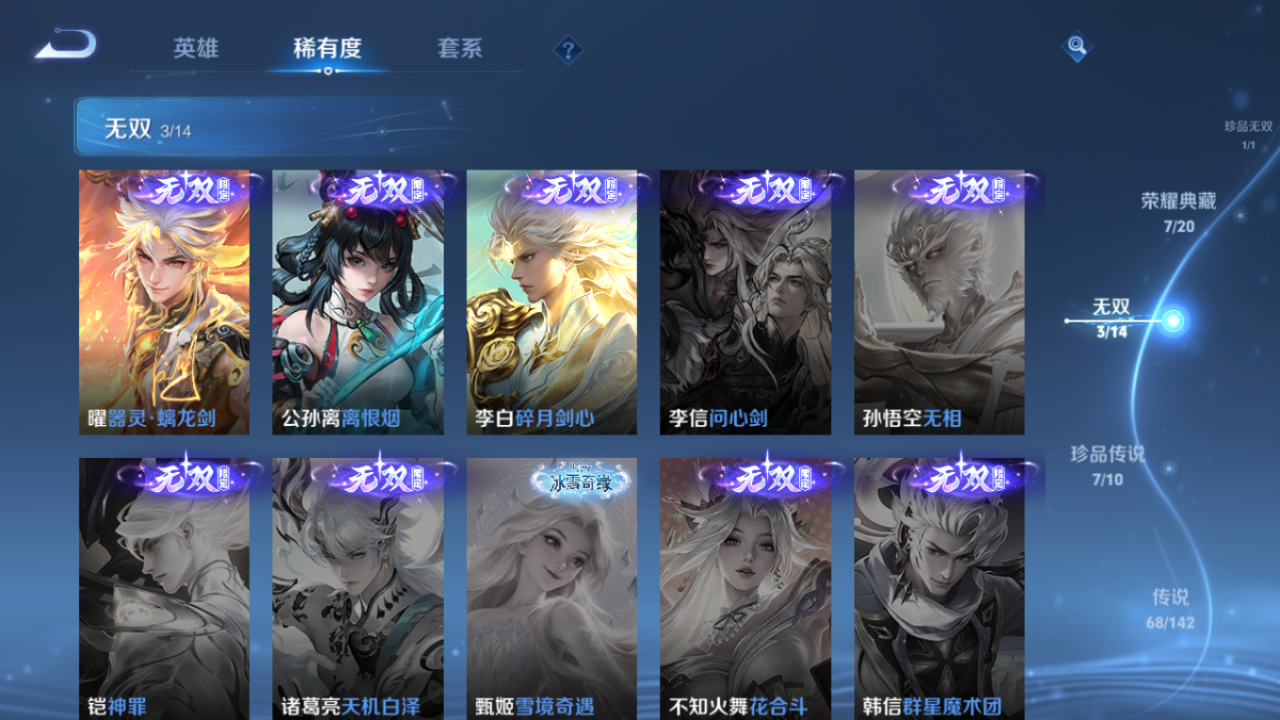
Task: Open 公孙离's 离恨烟 skin thumbnail
Action: 359,300
